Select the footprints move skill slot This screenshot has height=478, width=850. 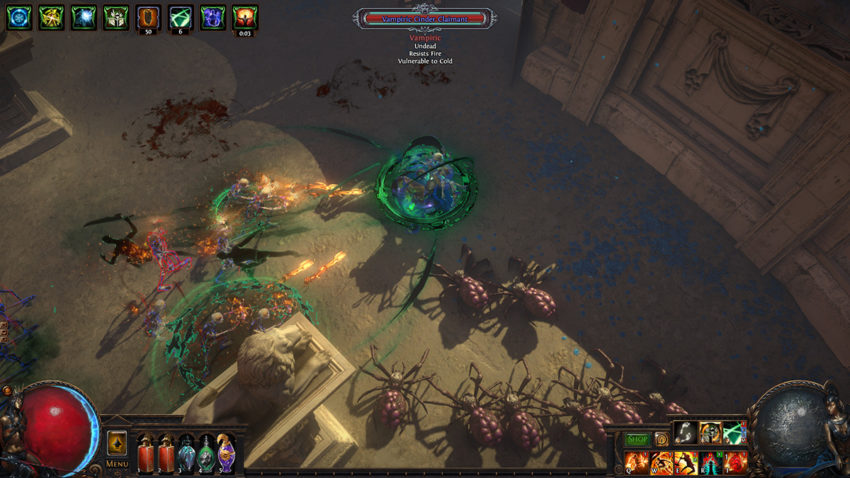pos(685,432)
